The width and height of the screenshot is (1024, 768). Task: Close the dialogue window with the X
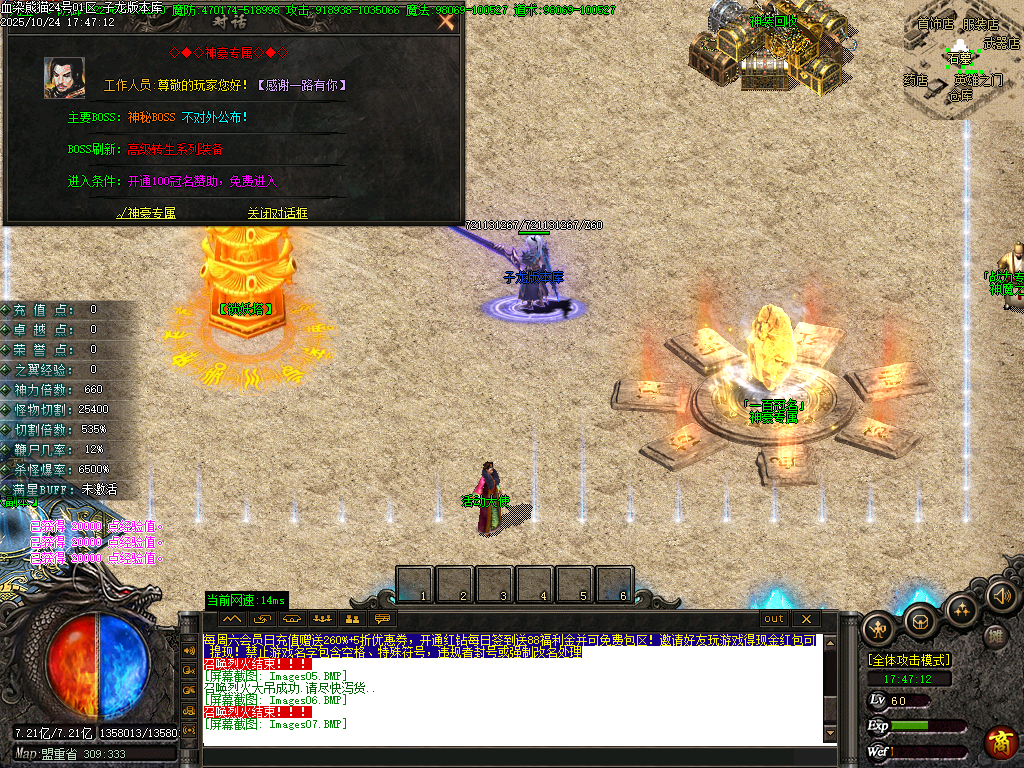pyautogui.click(x=446, y=21)
